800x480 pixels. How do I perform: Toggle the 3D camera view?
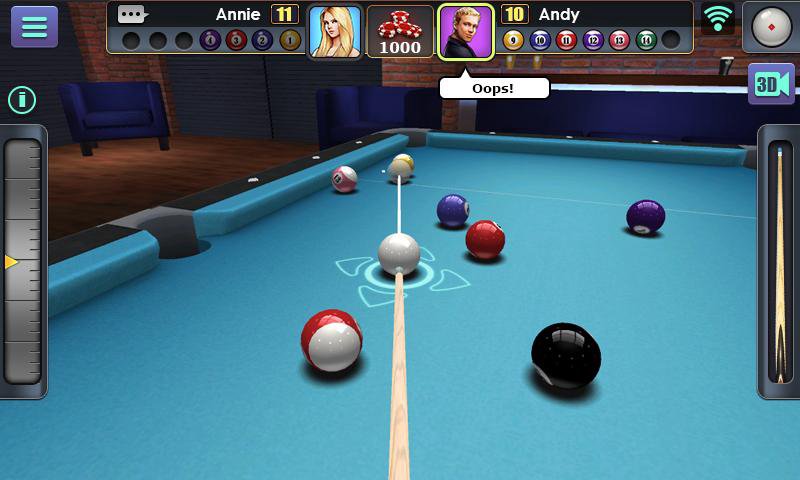point(771,85)
